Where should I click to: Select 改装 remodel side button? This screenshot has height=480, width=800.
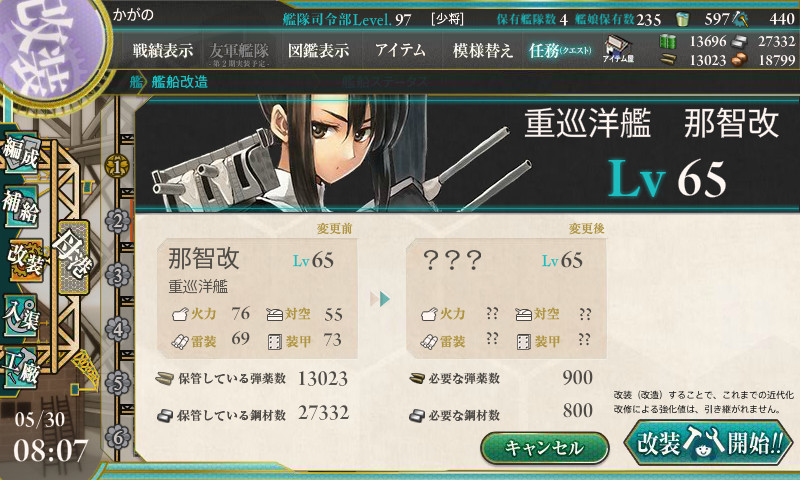click(24, 263)
